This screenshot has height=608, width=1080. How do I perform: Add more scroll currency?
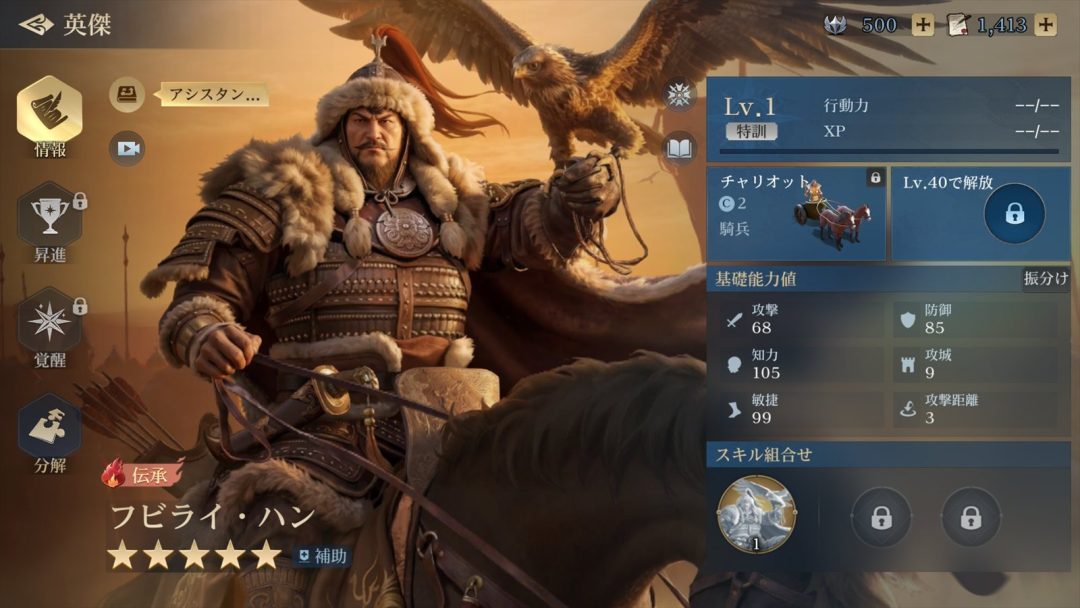tap(1045, 25)
